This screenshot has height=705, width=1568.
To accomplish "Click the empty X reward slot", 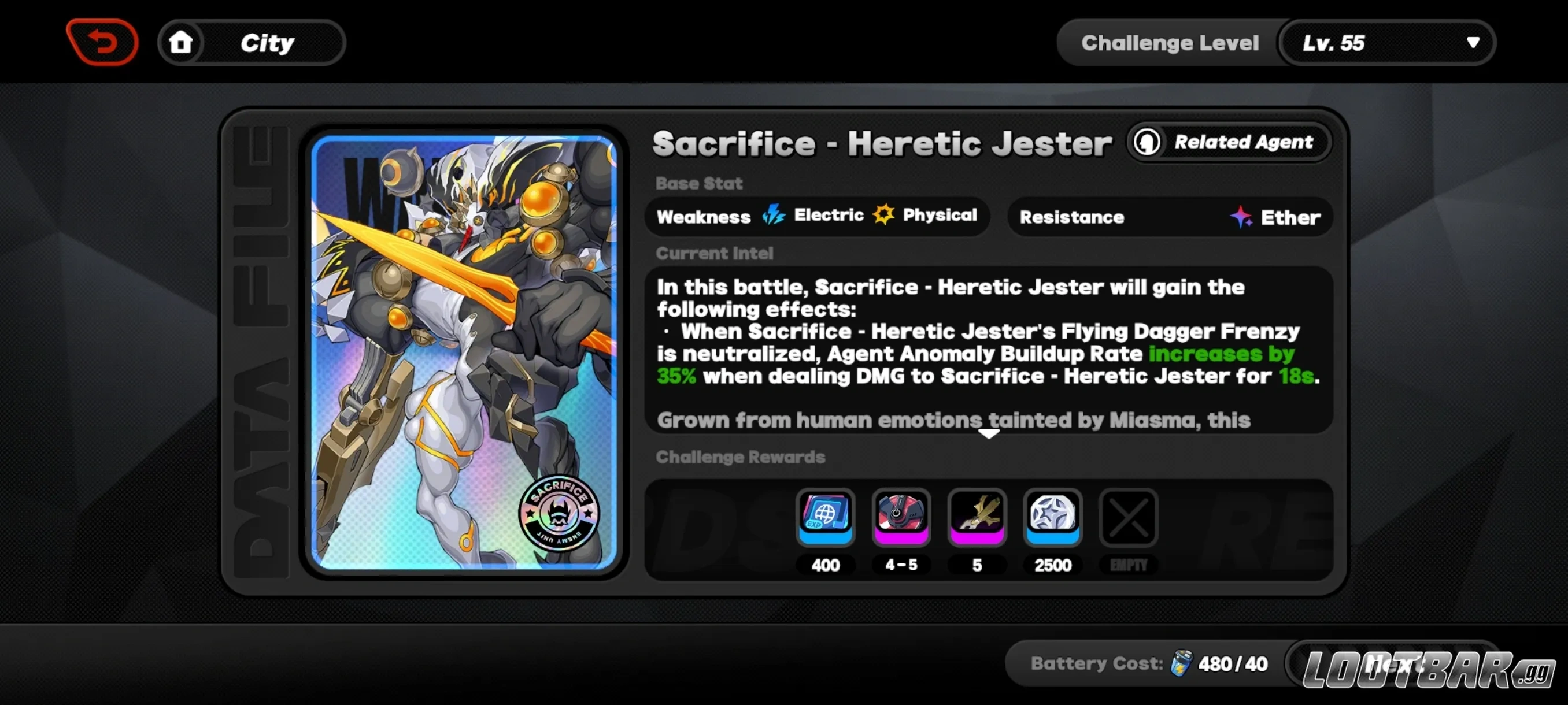I will (1128, 518).
